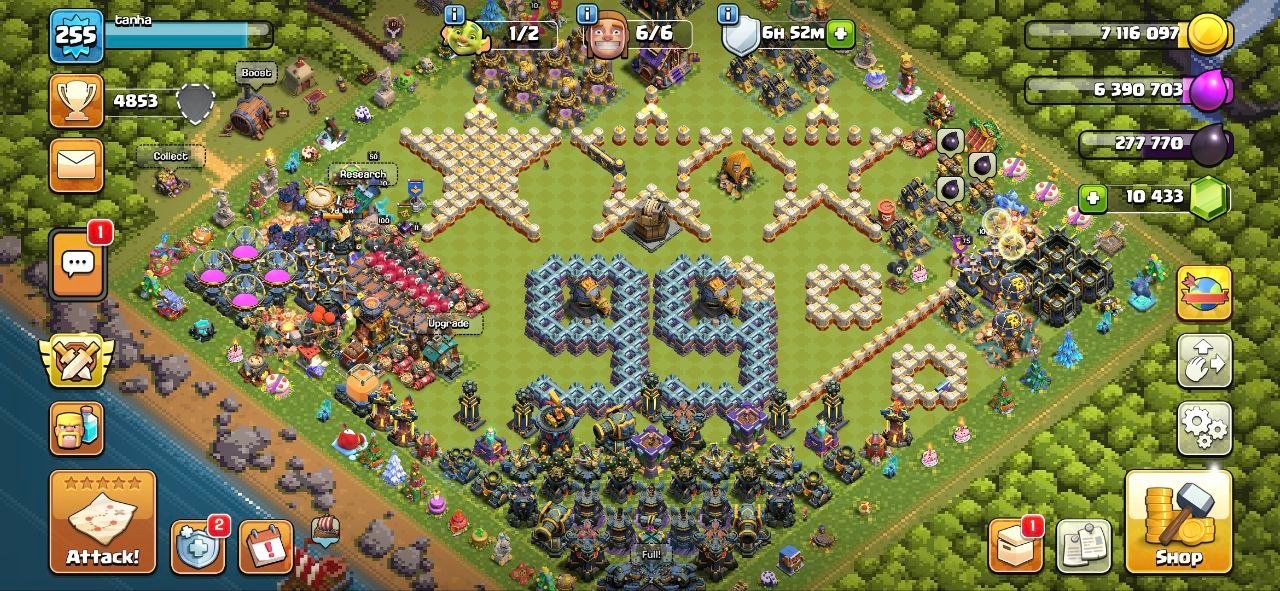Viewport: 1280px width, 591px height.
Task: Add gems with the green plus button
Action: click(x=1092, y=198)
